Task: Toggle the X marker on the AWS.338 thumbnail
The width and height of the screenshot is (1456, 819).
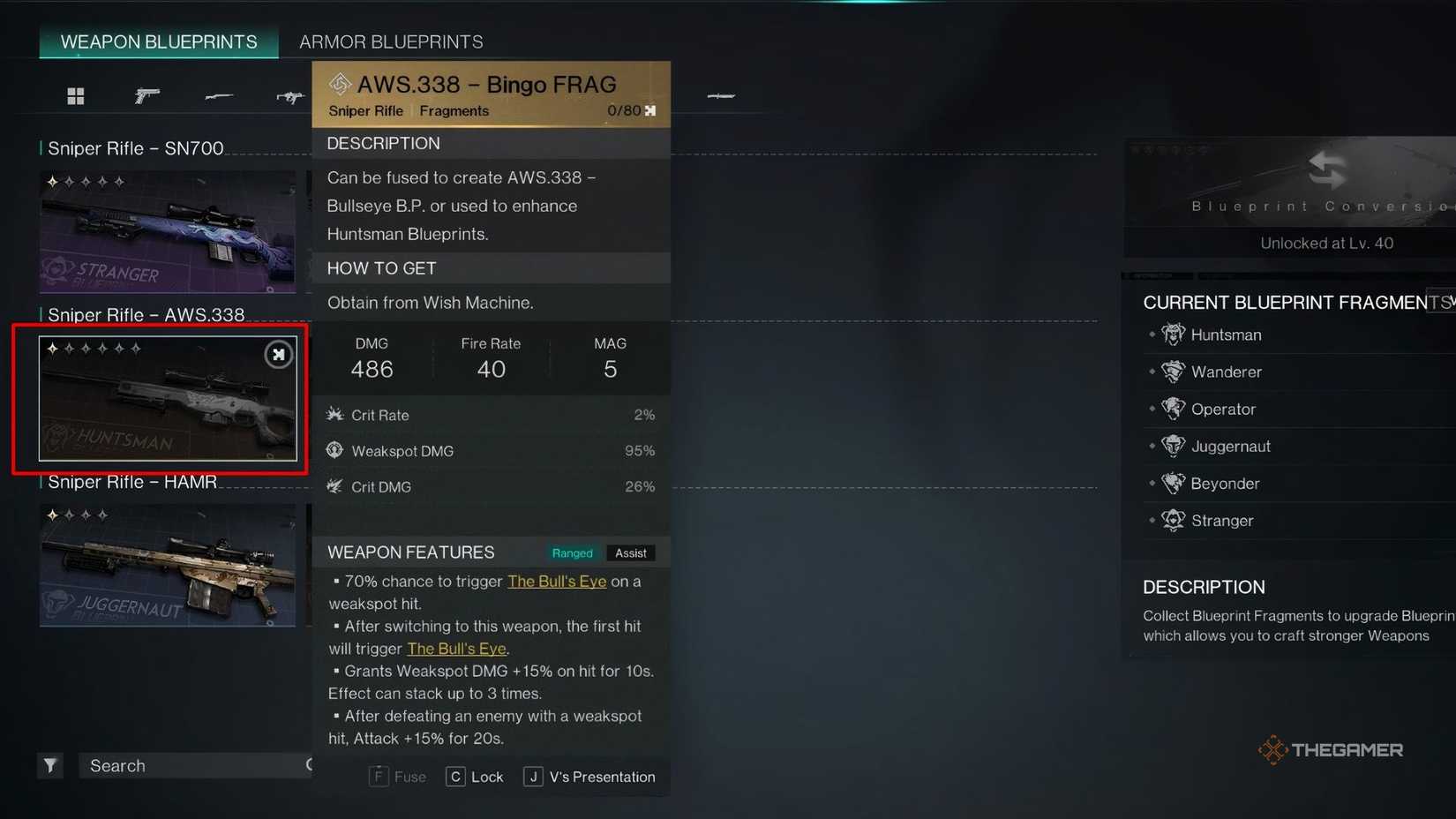Action: [278, 354]
